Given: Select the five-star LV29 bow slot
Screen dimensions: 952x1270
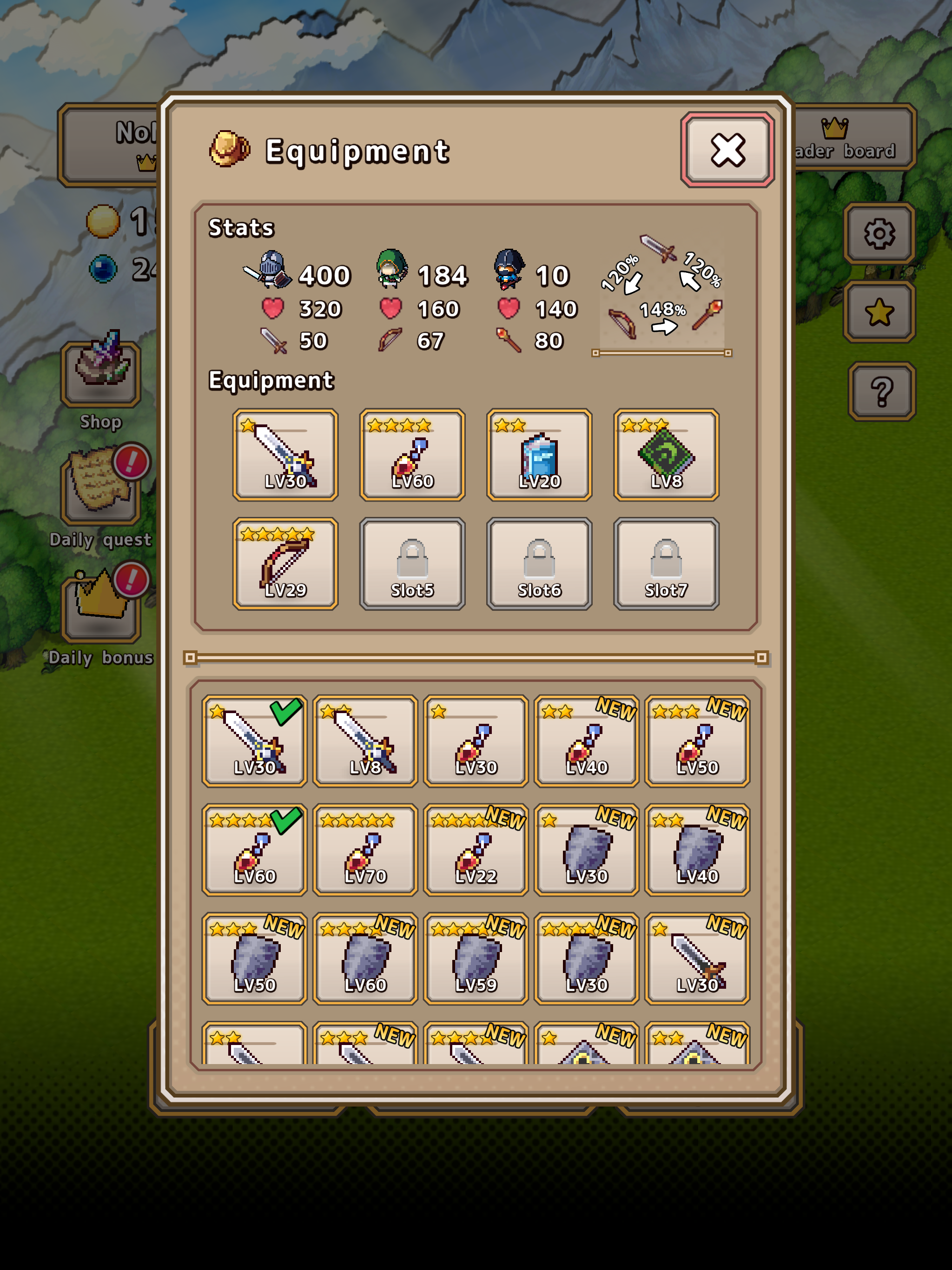Looking at the screenshot, I should coord(285,564).
